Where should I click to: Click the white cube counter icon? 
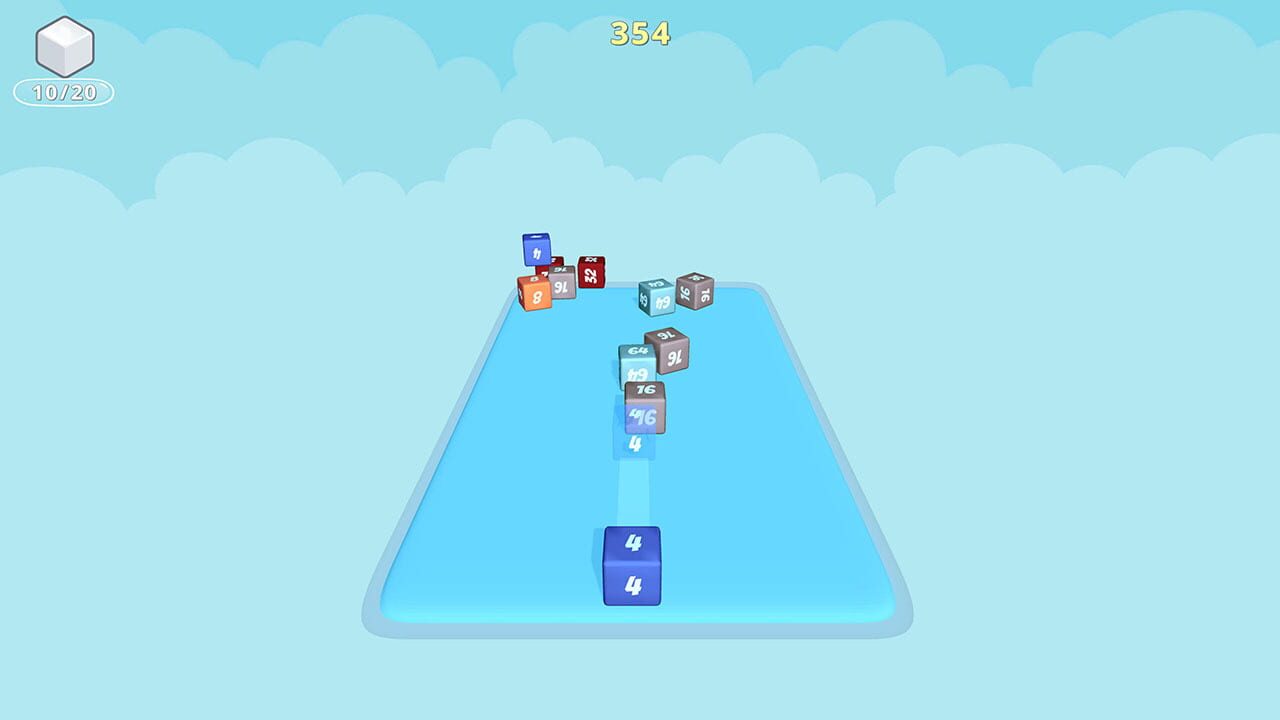pyautogui.click(x=62, y=47)
